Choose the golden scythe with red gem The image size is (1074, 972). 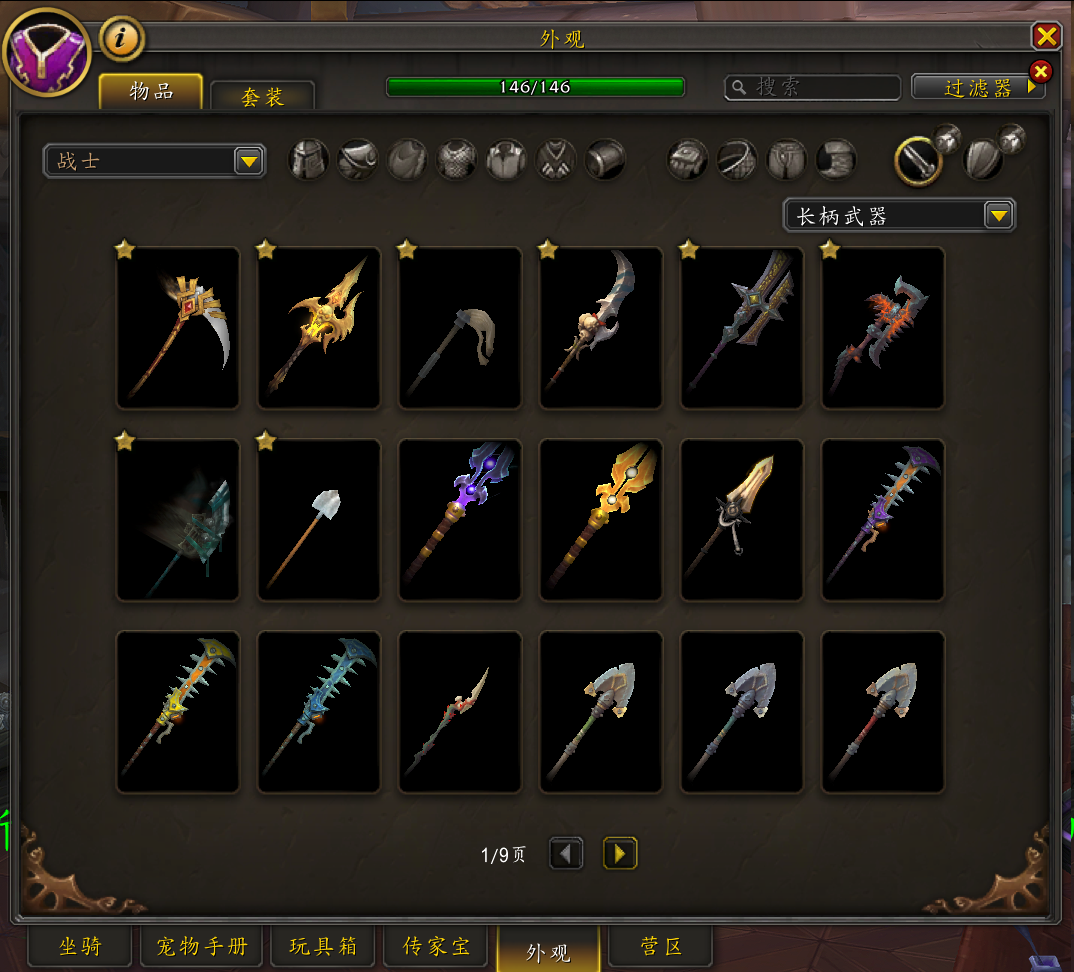point(178,328)
